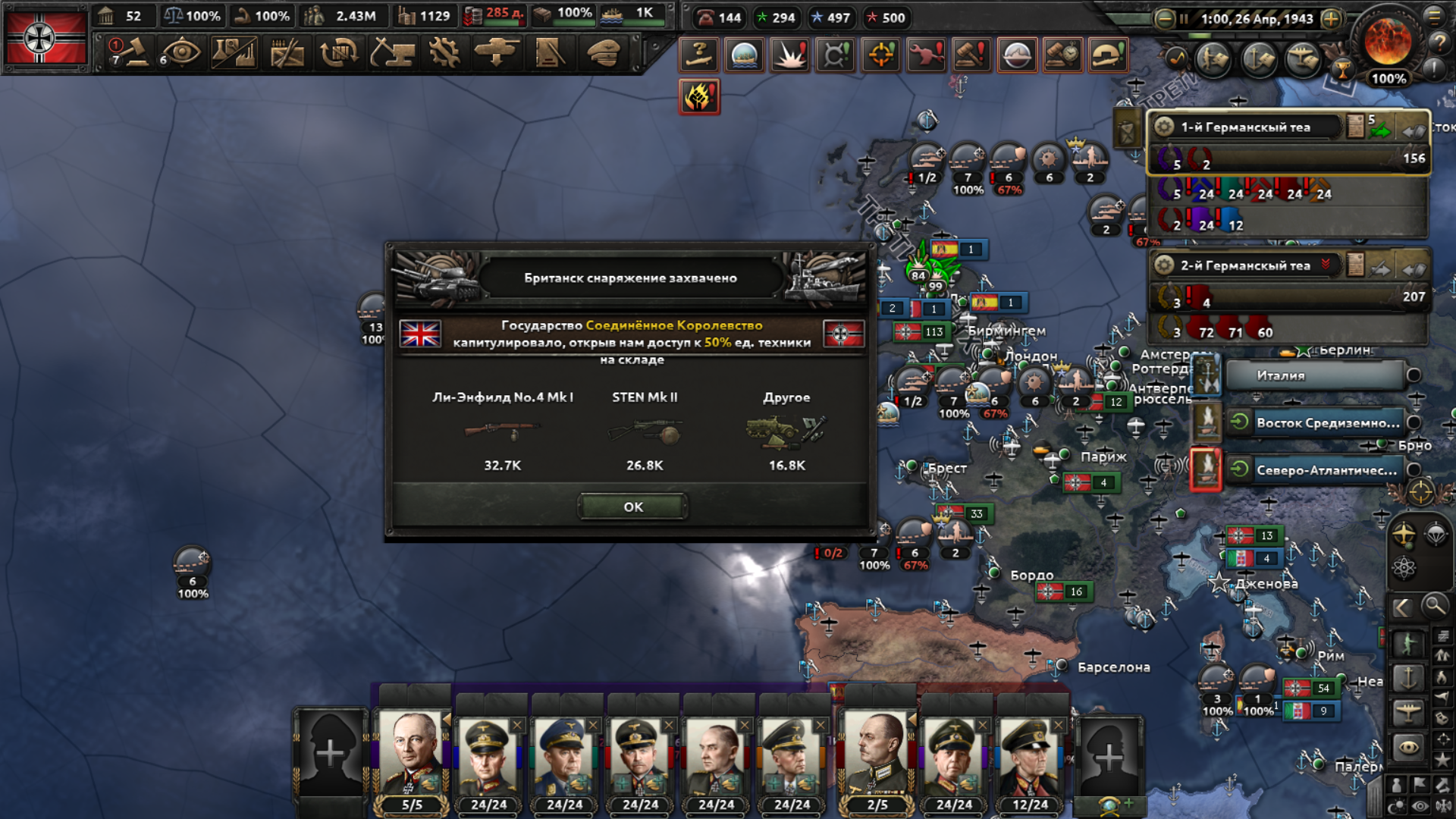The image size is (1456, 819).
Task: Confirm the captured British equipment popup with OK
Action: pyautogui.click(x=632, y=507)
